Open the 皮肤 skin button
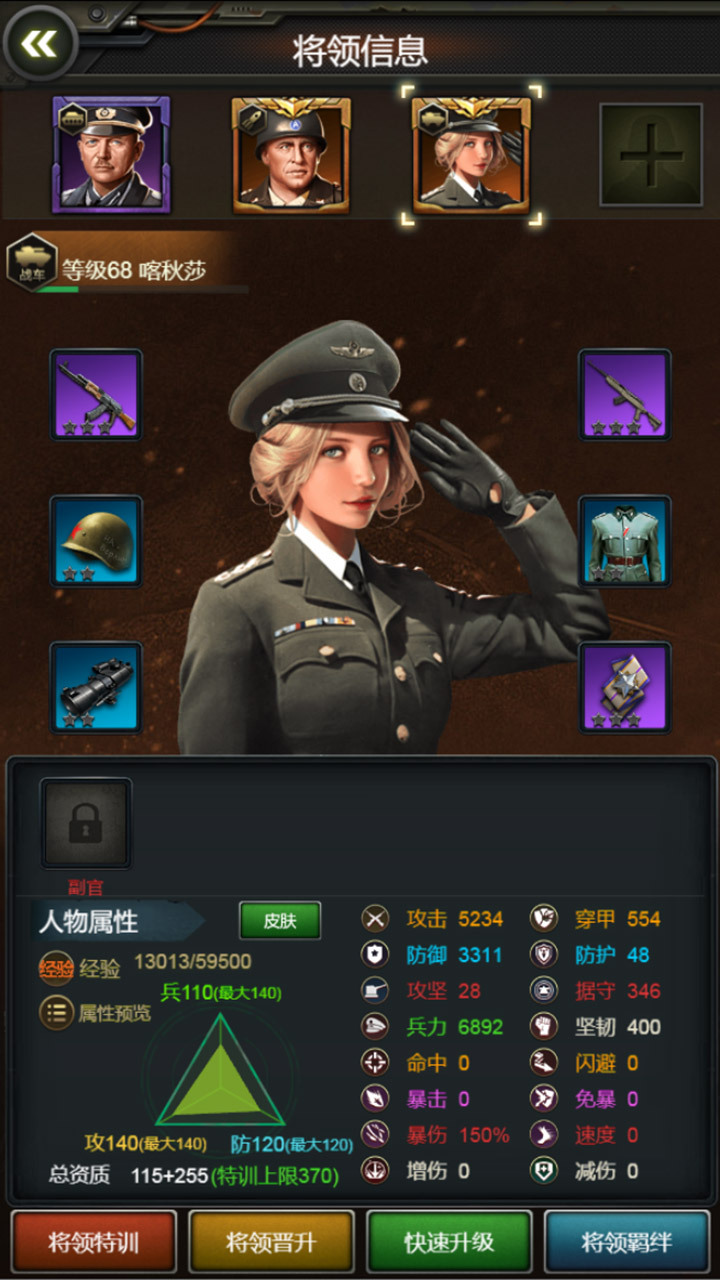720x1280 pixels. pyautogui.click(x=280, y=921)
